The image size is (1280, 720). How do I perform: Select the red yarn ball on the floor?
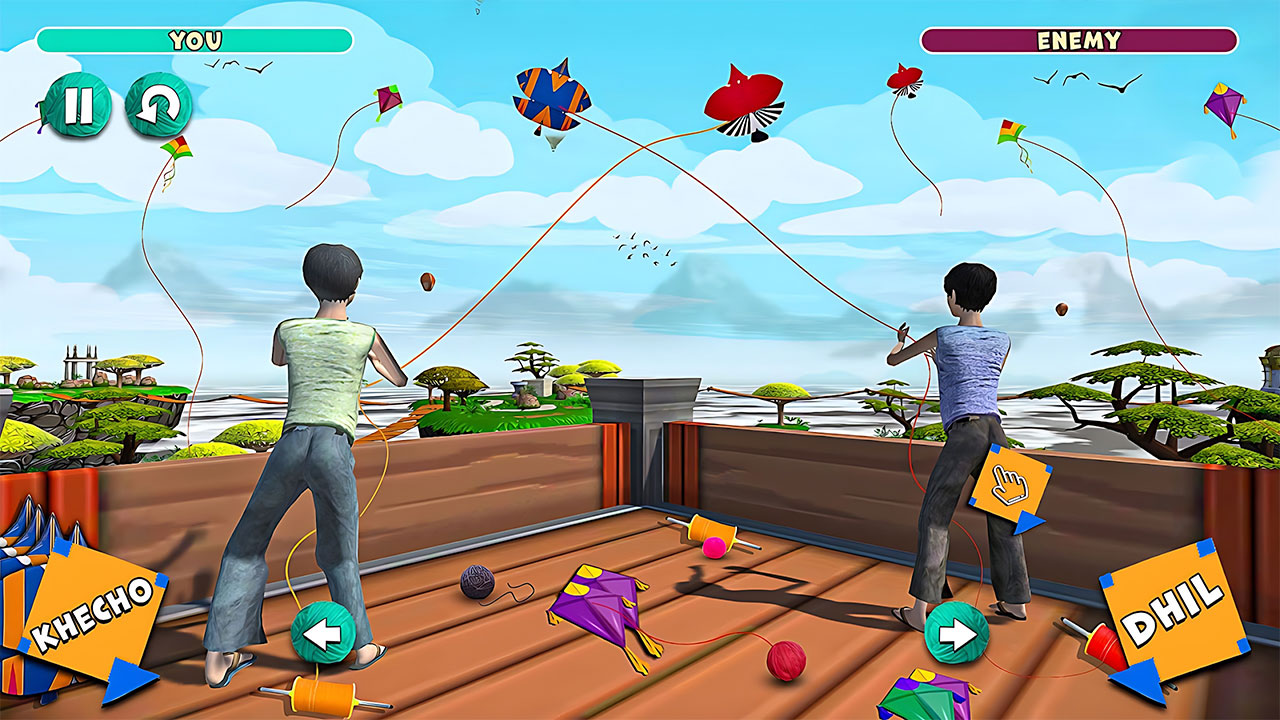[x=789, y=659]
